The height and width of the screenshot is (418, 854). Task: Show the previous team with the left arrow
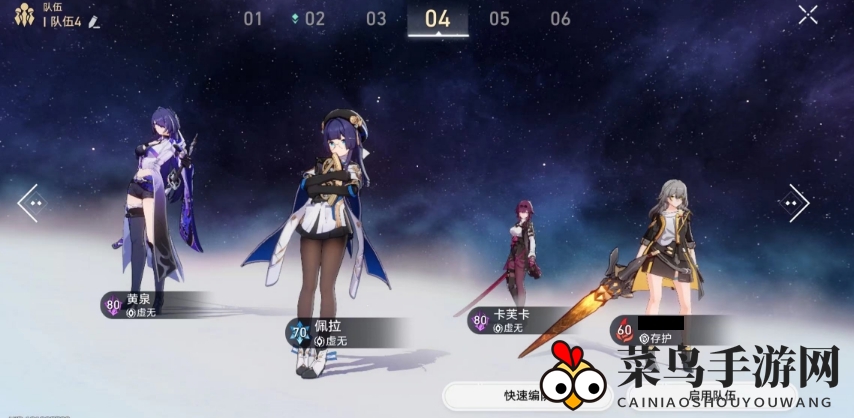[x=31, y=203]
